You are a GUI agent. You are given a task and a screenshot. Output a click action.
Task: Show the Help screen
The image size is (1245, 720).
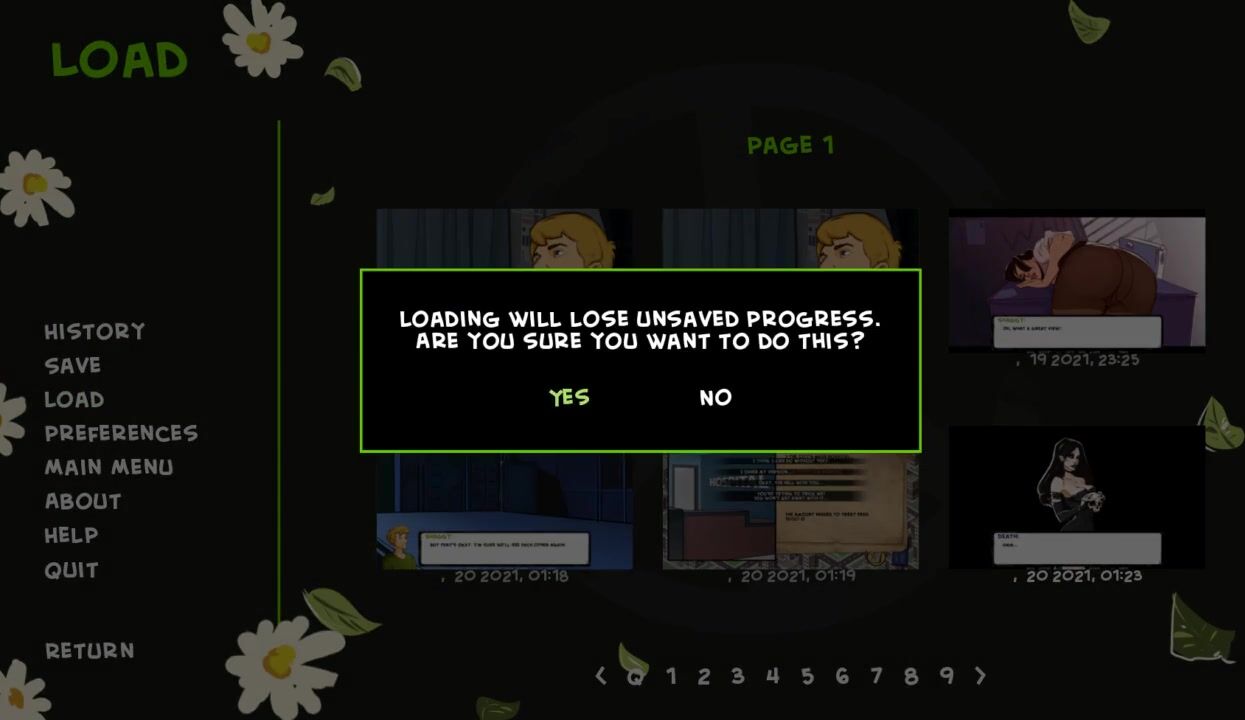click(x=71, y=535)
